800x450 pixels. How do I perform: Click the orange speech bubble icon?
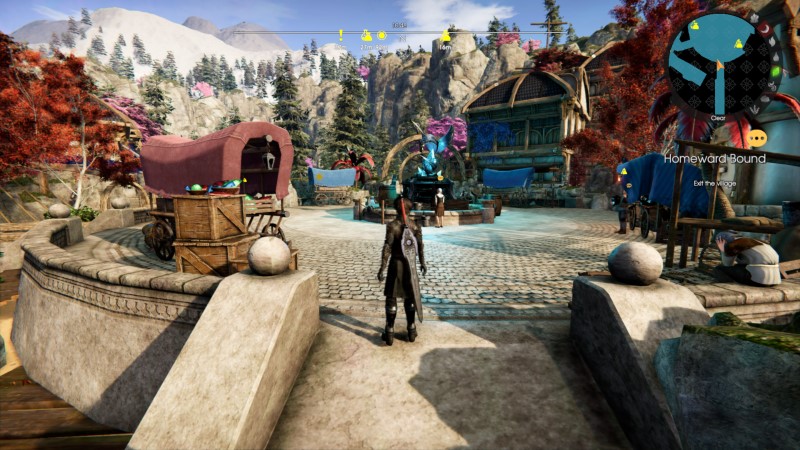[757, 139]
